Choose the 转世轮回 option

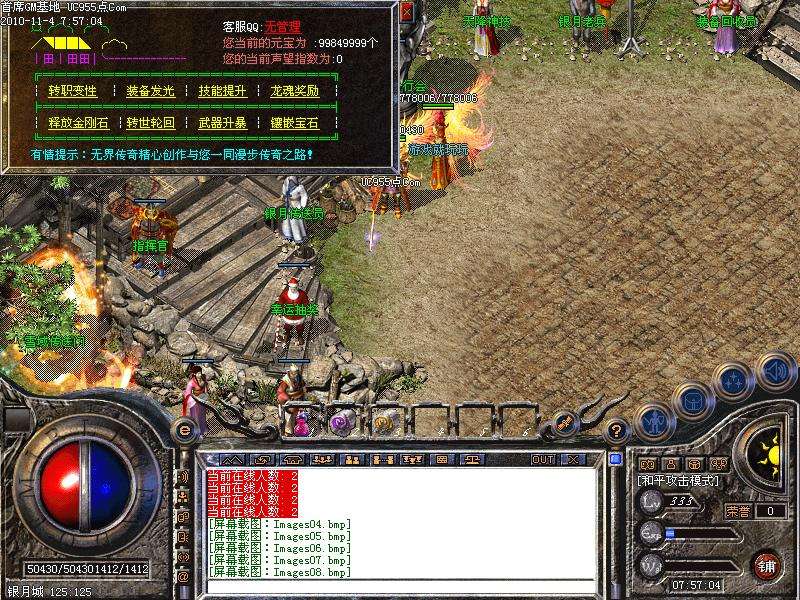click(150, 123)
